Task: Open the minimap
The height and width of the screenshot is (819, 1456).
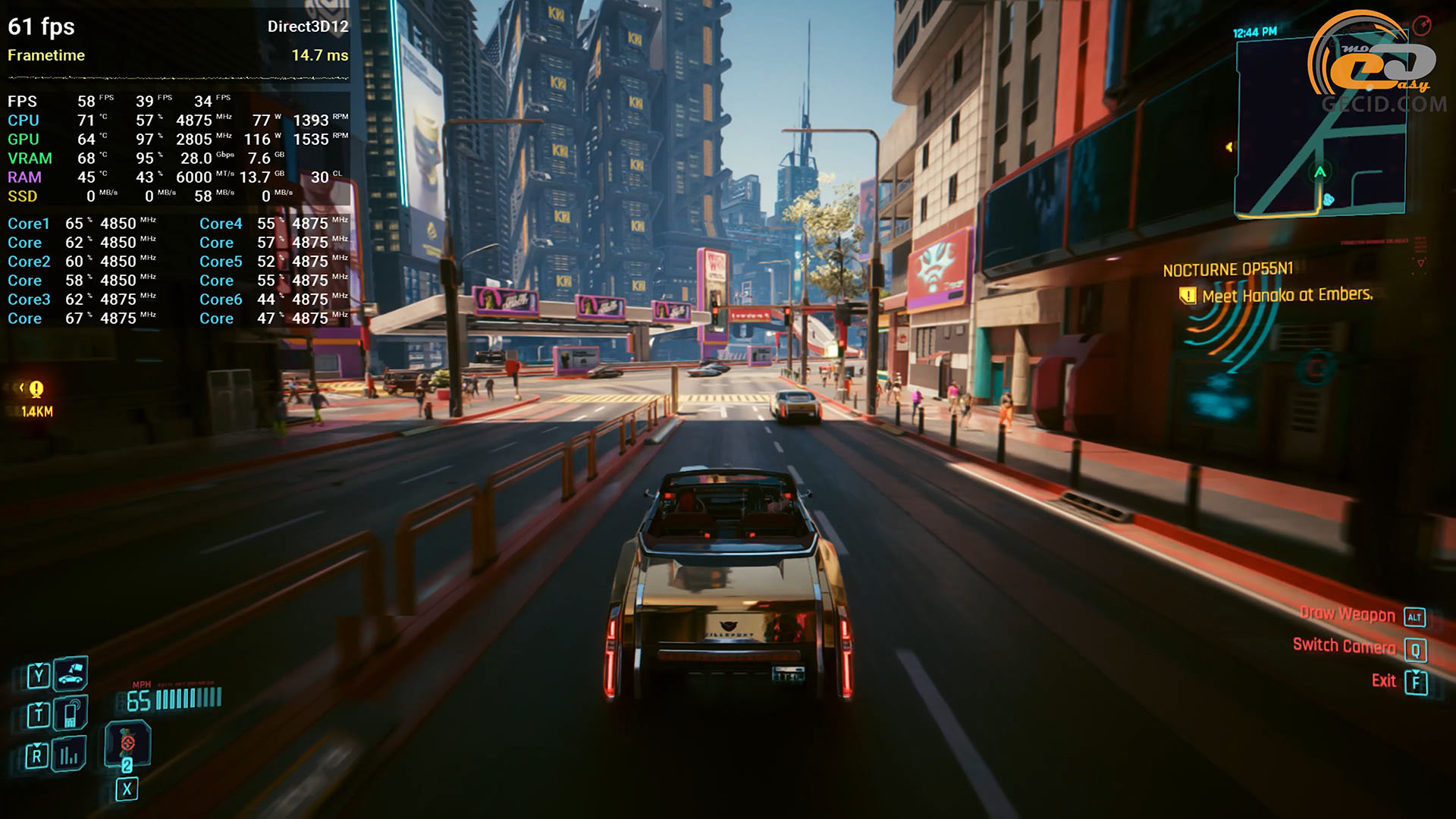Action: coord(1319,129)
